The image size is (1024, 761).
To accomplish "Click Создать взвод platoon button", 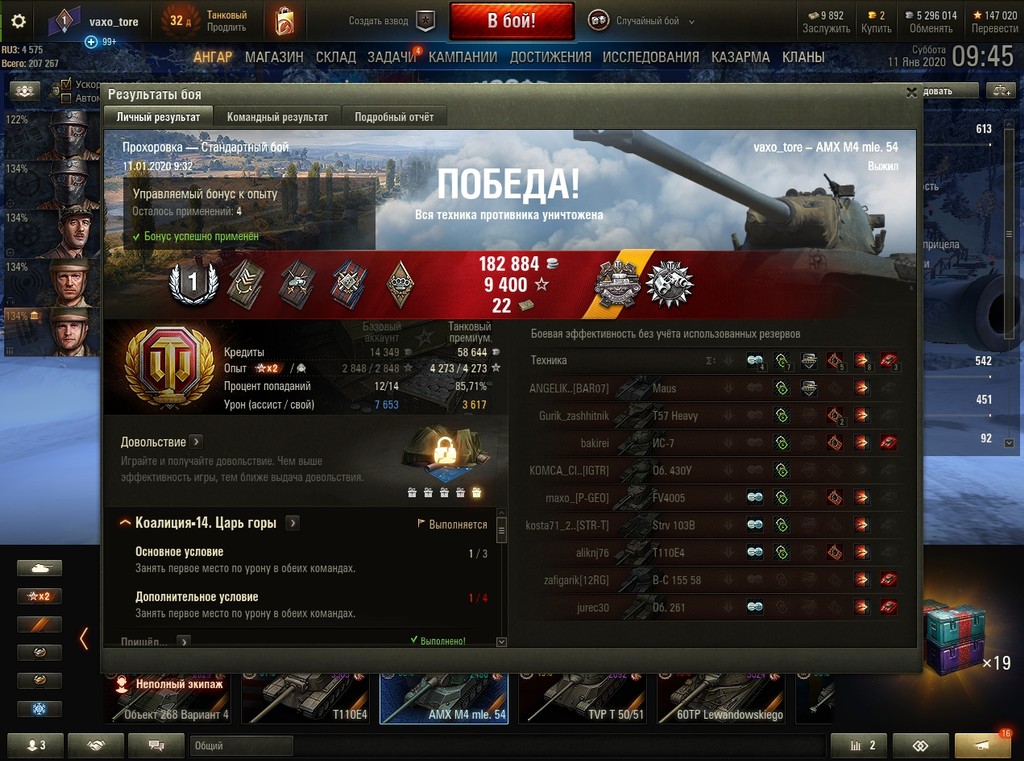I will coord(393,20).
